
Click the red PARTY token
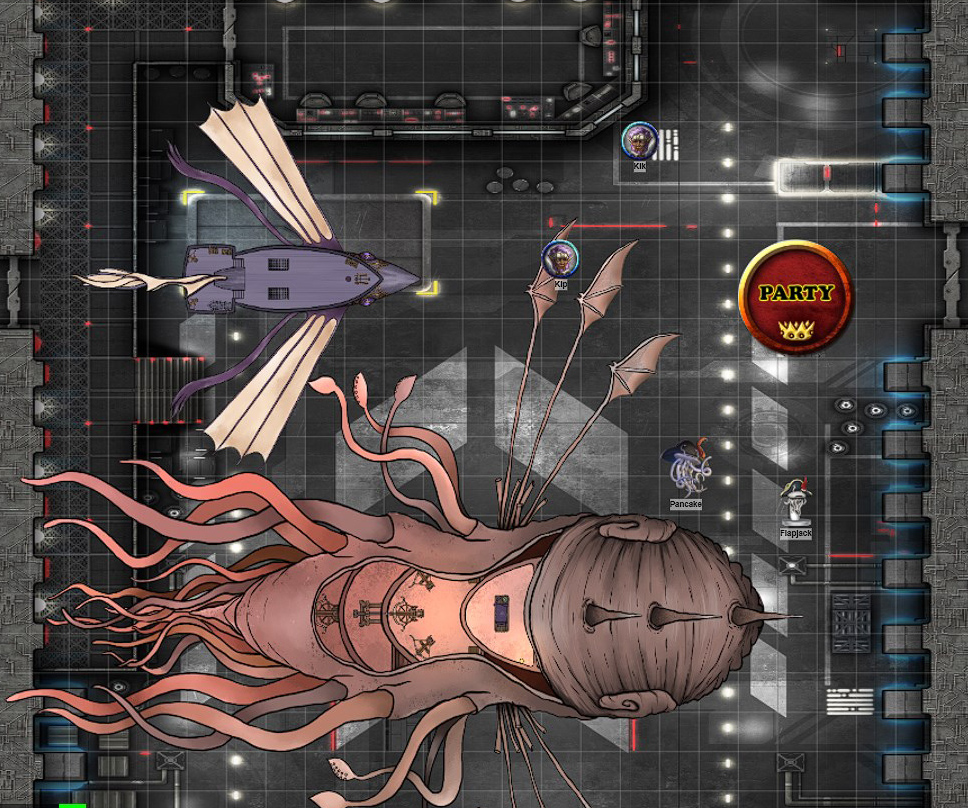795,297
